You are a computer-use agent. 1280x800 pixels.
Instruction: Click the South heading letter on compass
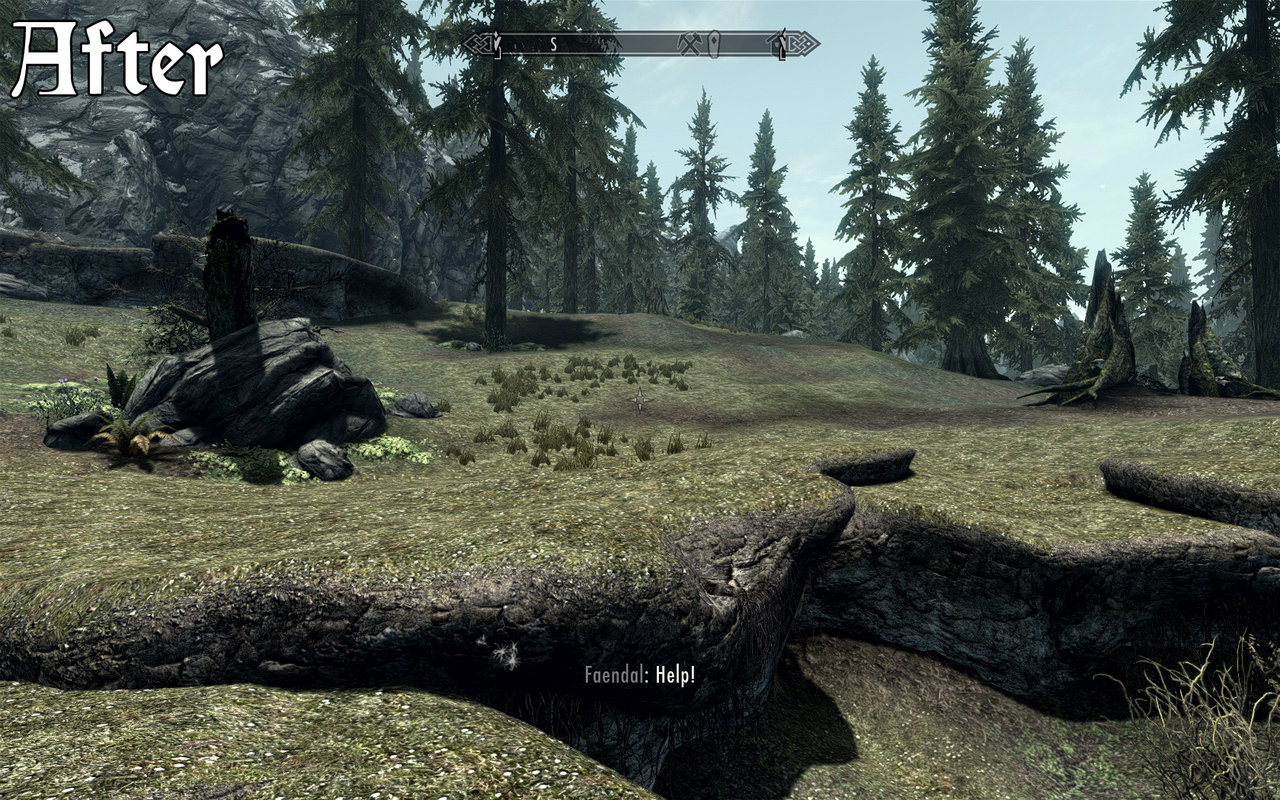click(552, 44)
